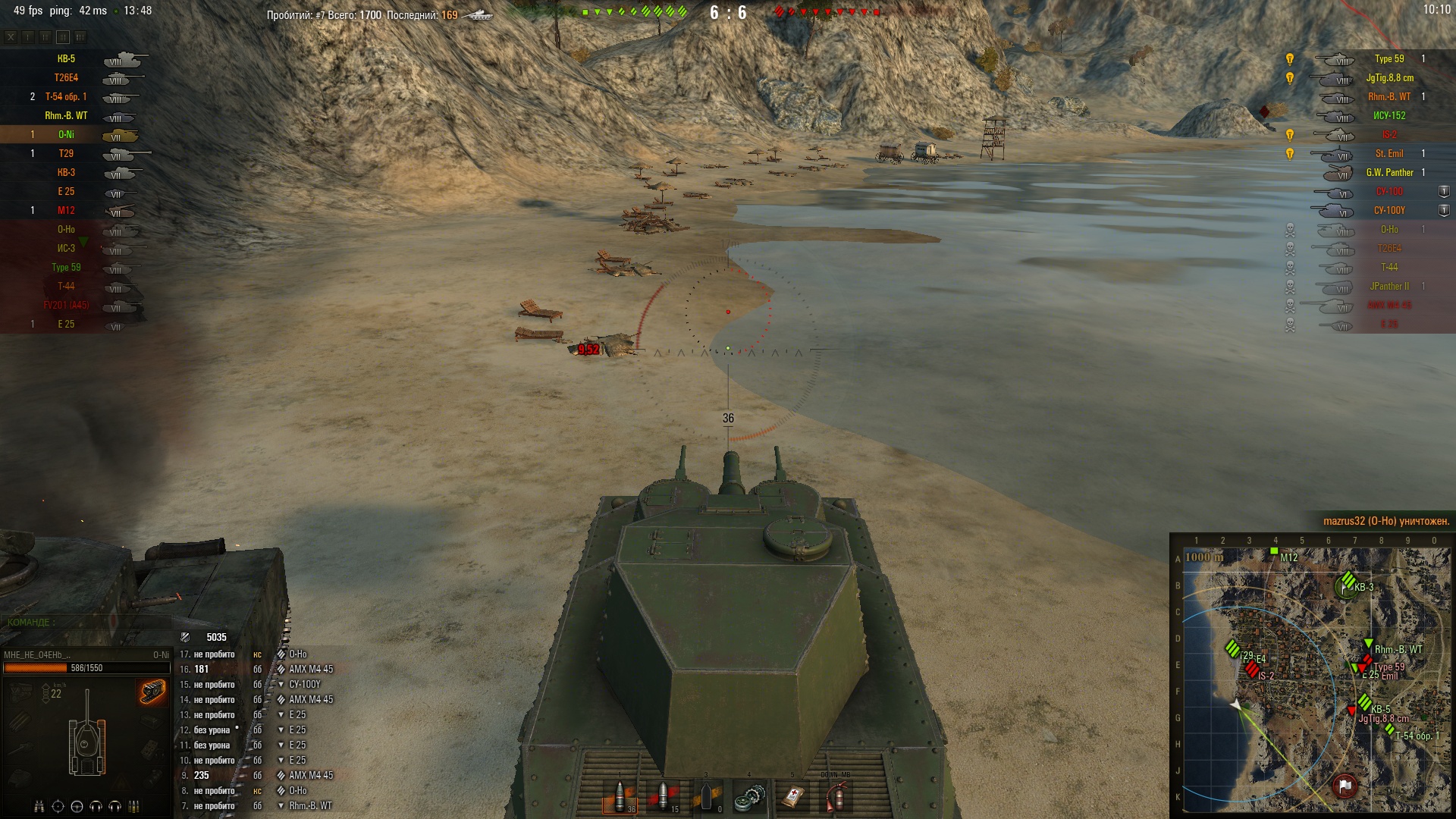Screen dimensions: 1456x819
Task: Select KB-5 in the allied team list
Action: coord(66,59)
